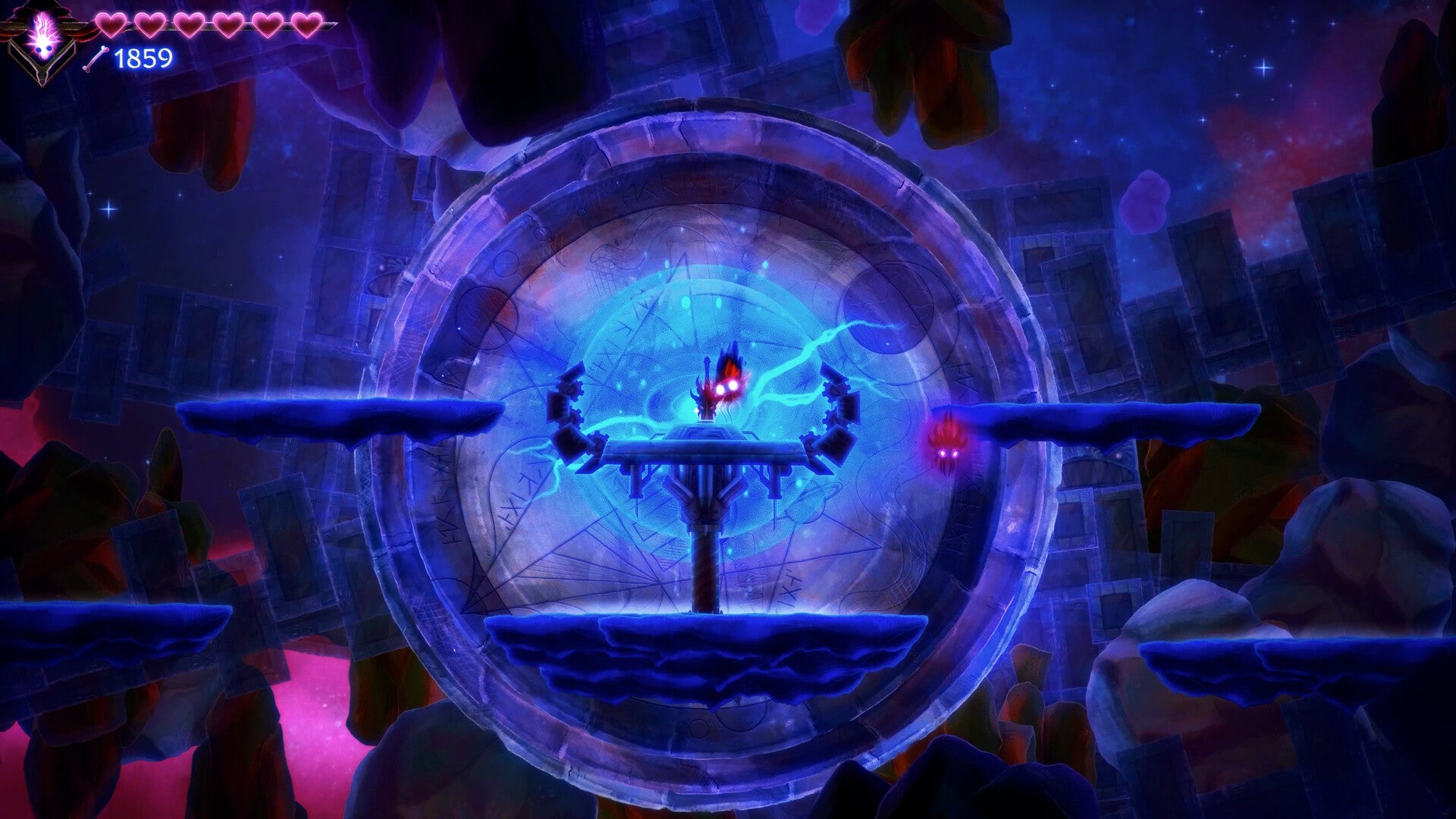Click the bone count reading 1859
Image resolution: width=1456 pixels, height=819 pixels.
tap(144, 58)
